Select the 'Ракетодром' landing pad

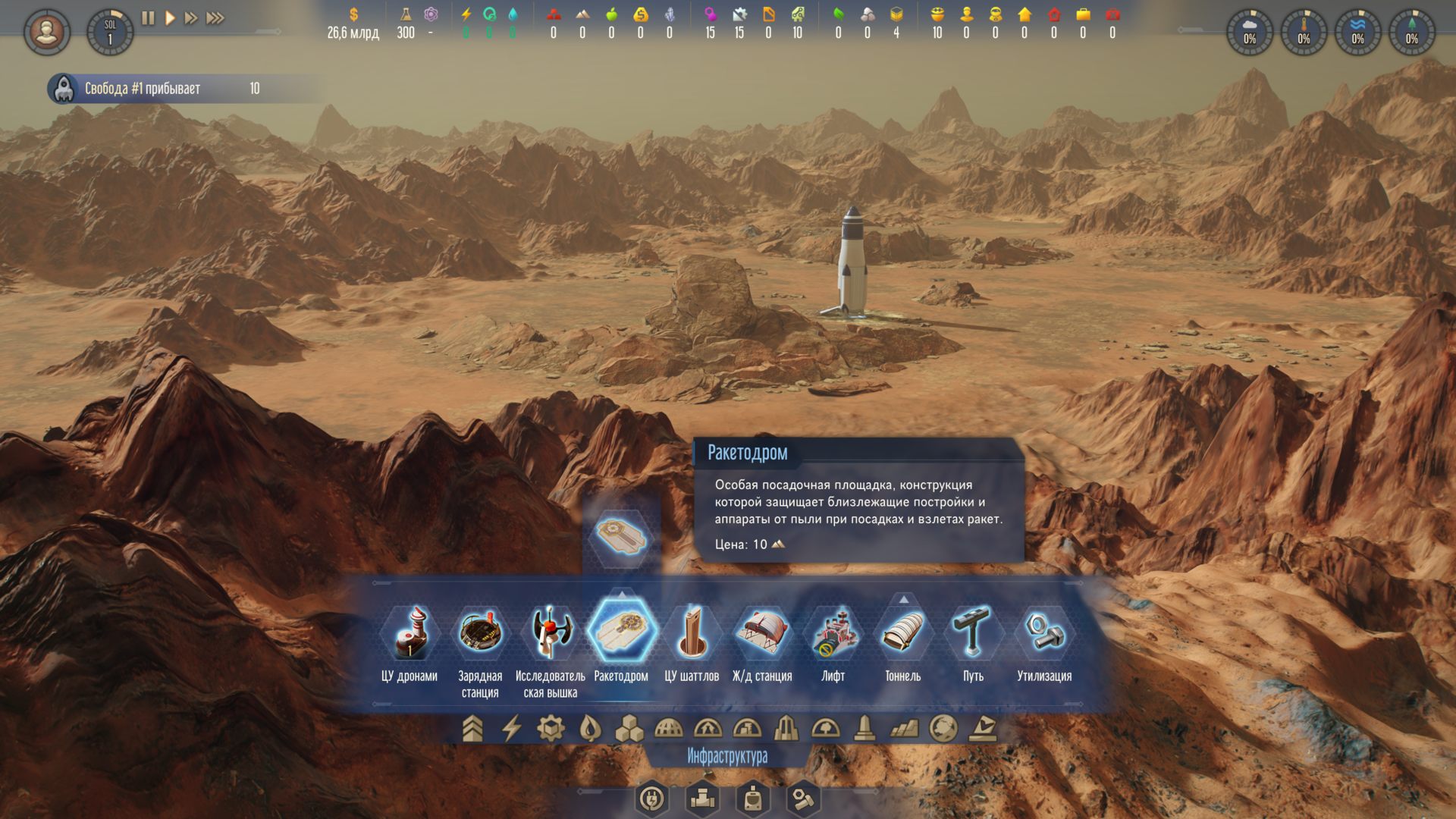pyautogui.click(x=621, y=632)
